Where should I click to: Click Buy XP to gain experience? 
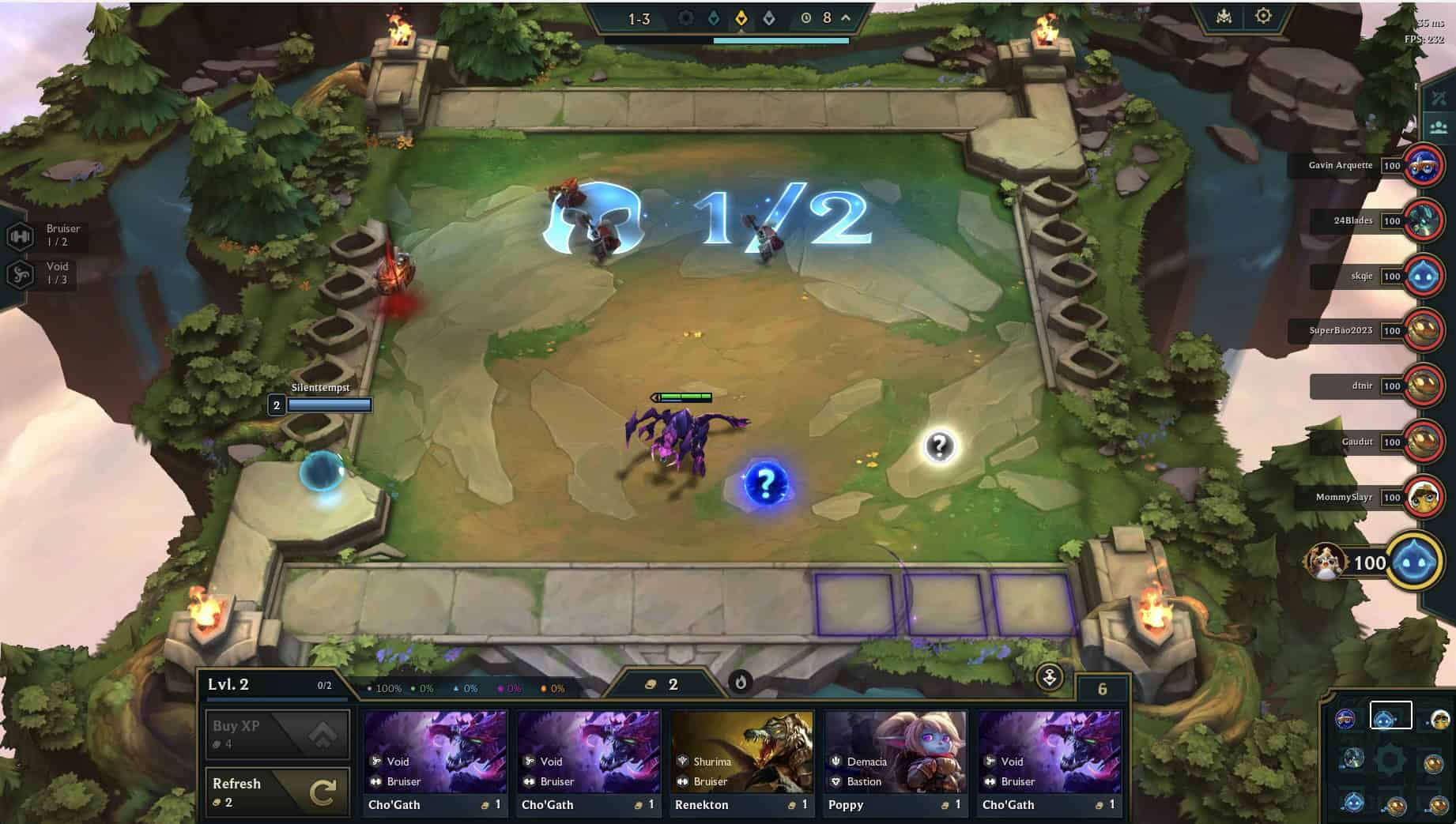tap(277, 733)
